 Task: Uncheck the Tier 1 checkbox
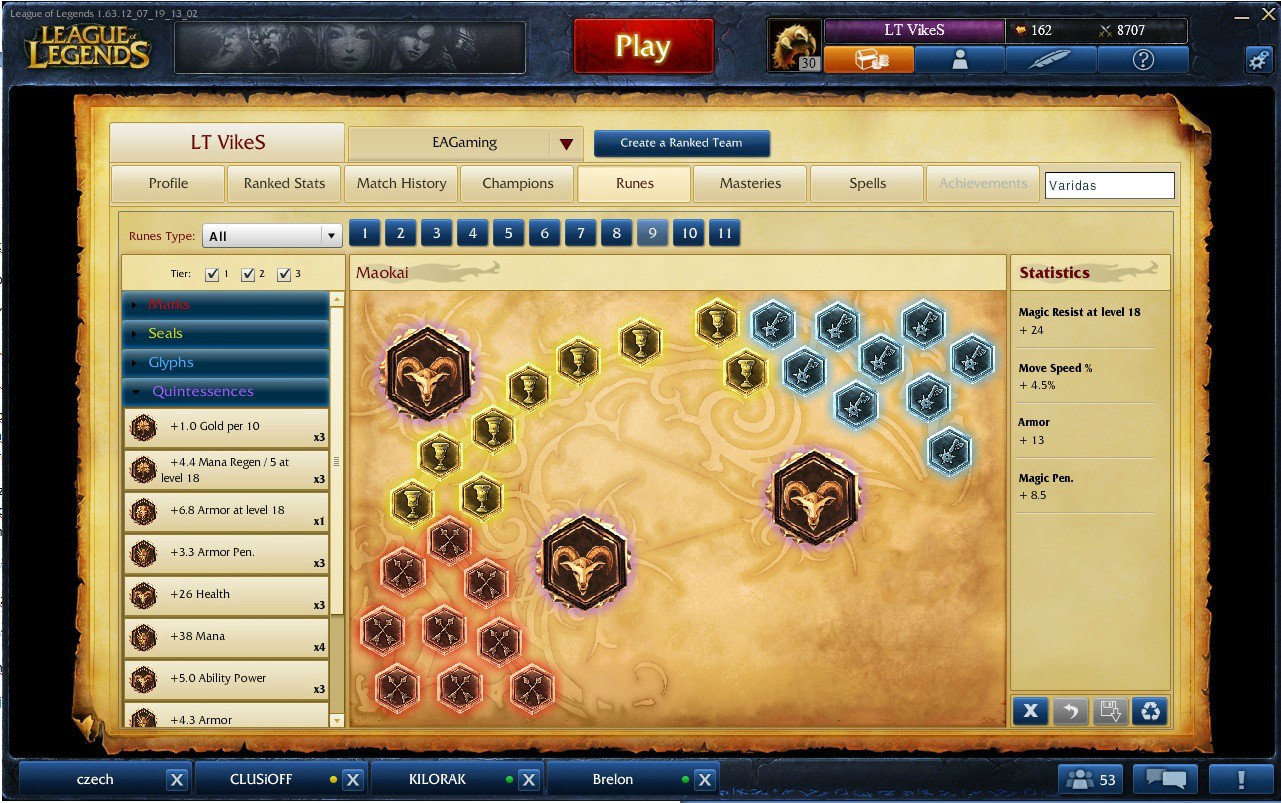pyautogui.click(x=212, y=272)
